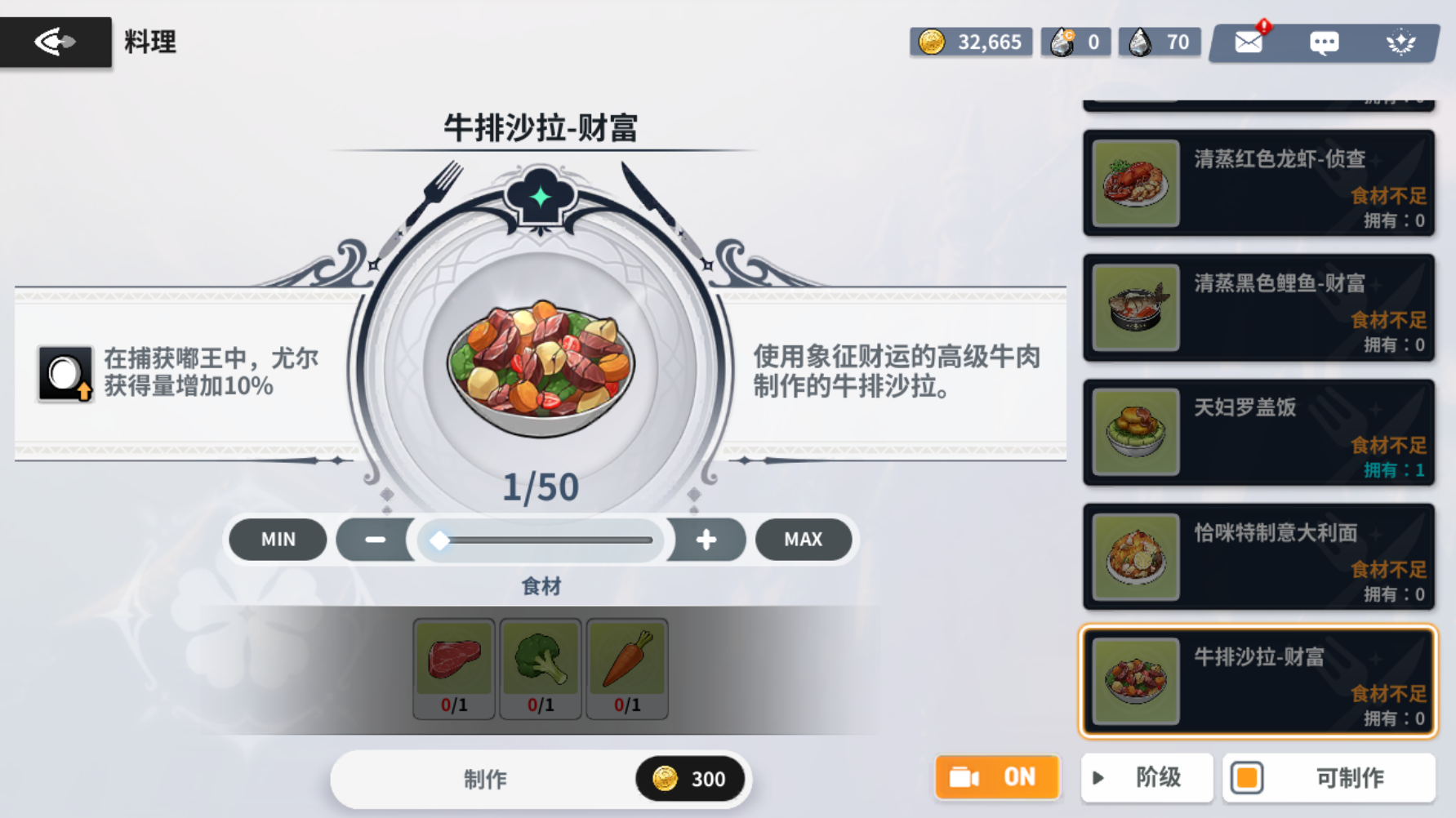Click MAX to set maximum quantity
Image resolution: width=1456 pixels, height=818 pixels.
(804, 539)
